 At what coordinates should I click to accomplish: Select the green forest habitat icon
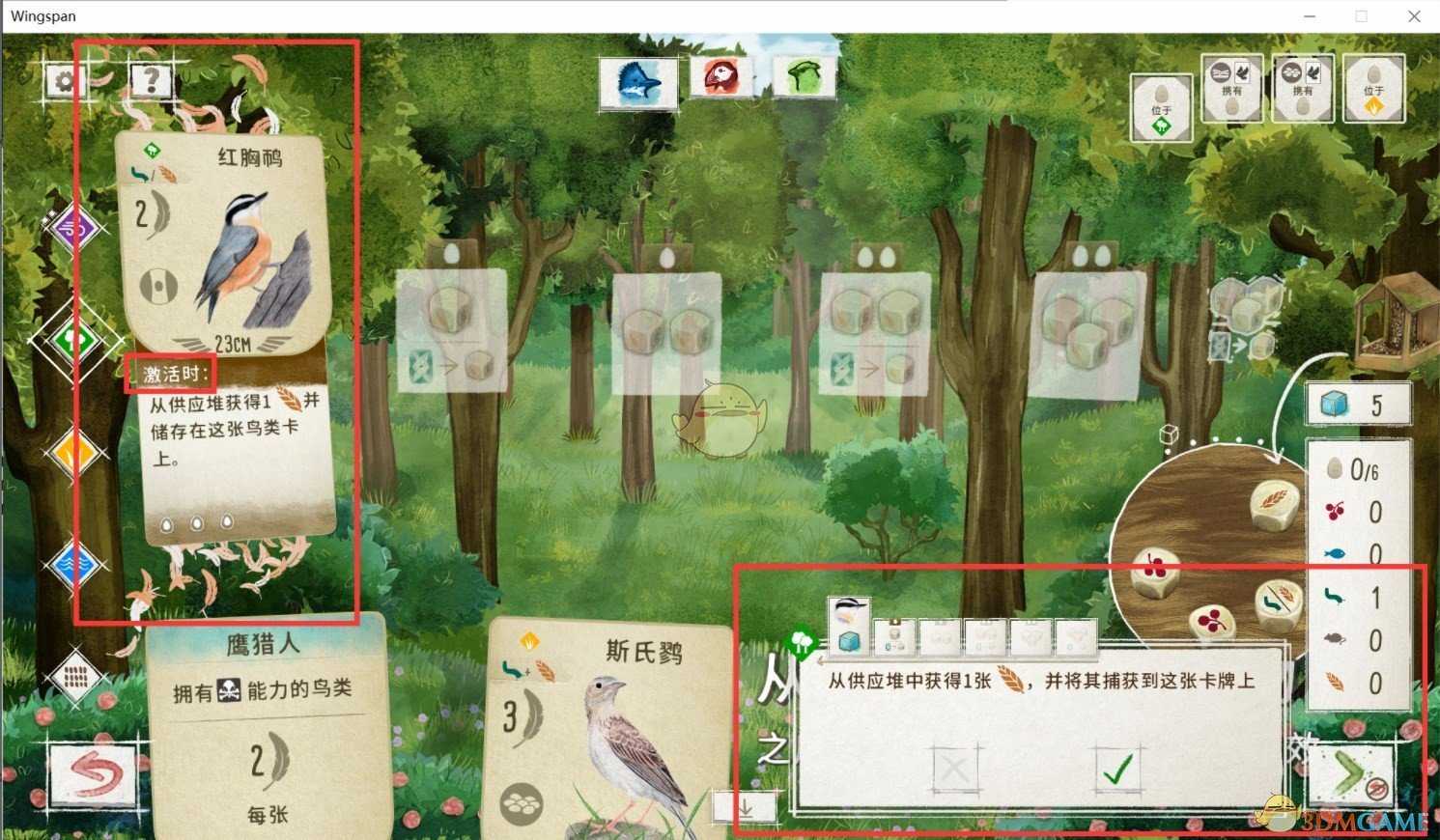(x=75, y=340)
